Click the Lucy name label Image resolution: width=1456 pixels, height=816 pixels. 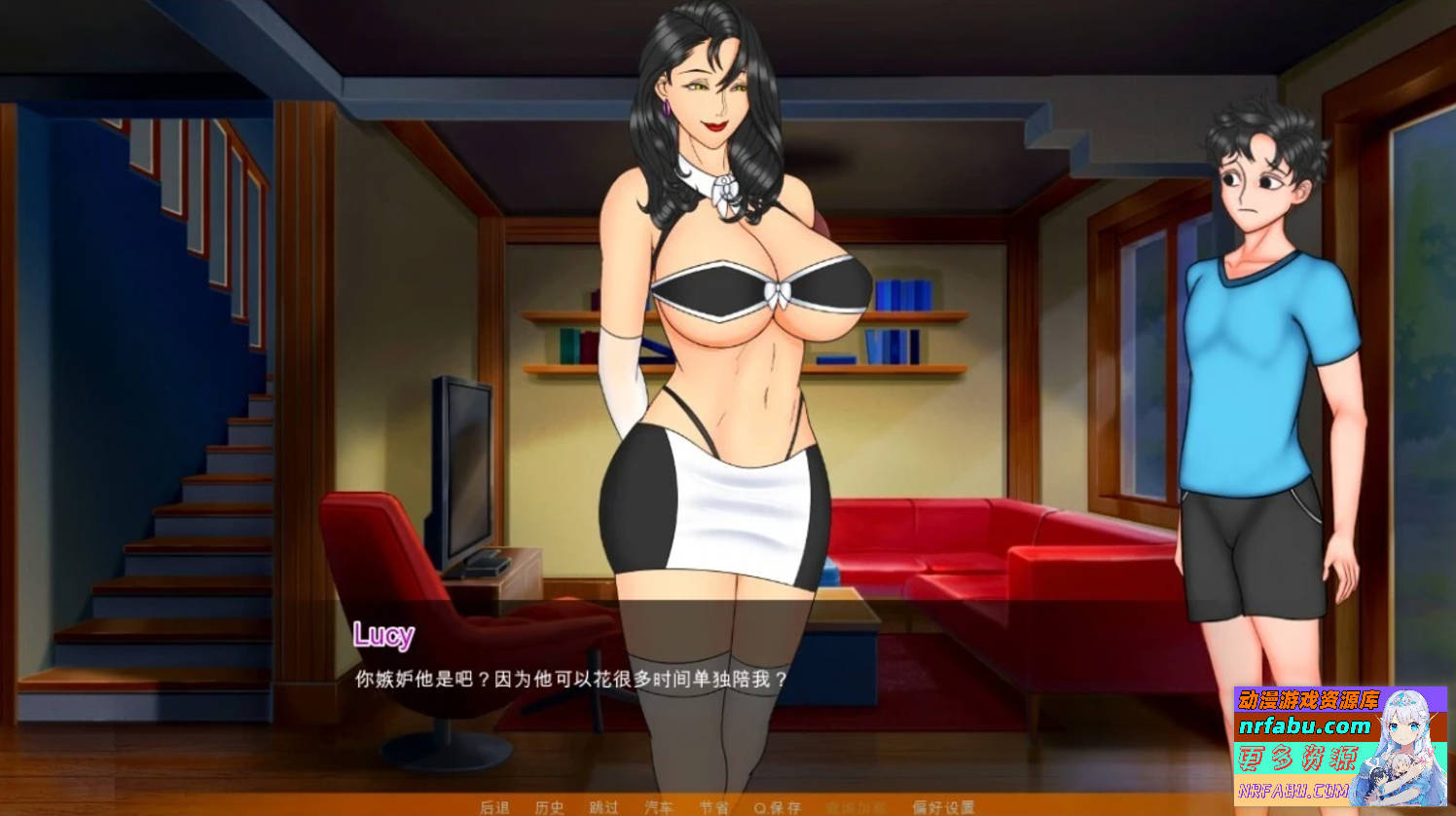385,637
